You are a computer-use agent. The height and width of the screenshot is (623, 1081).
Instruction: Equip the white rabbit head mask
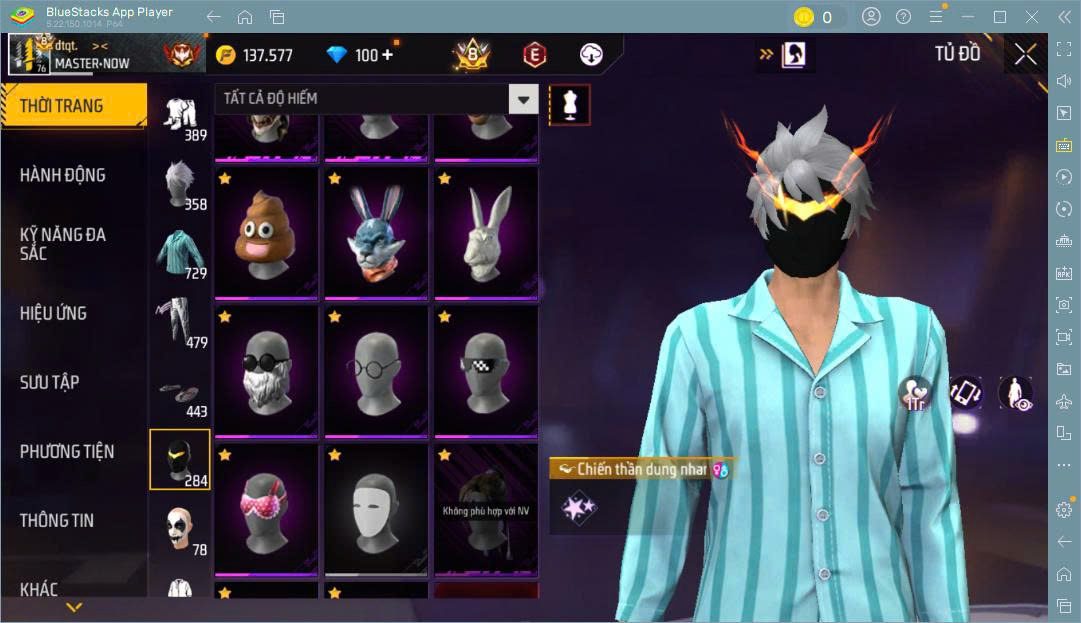click(484, 232)
